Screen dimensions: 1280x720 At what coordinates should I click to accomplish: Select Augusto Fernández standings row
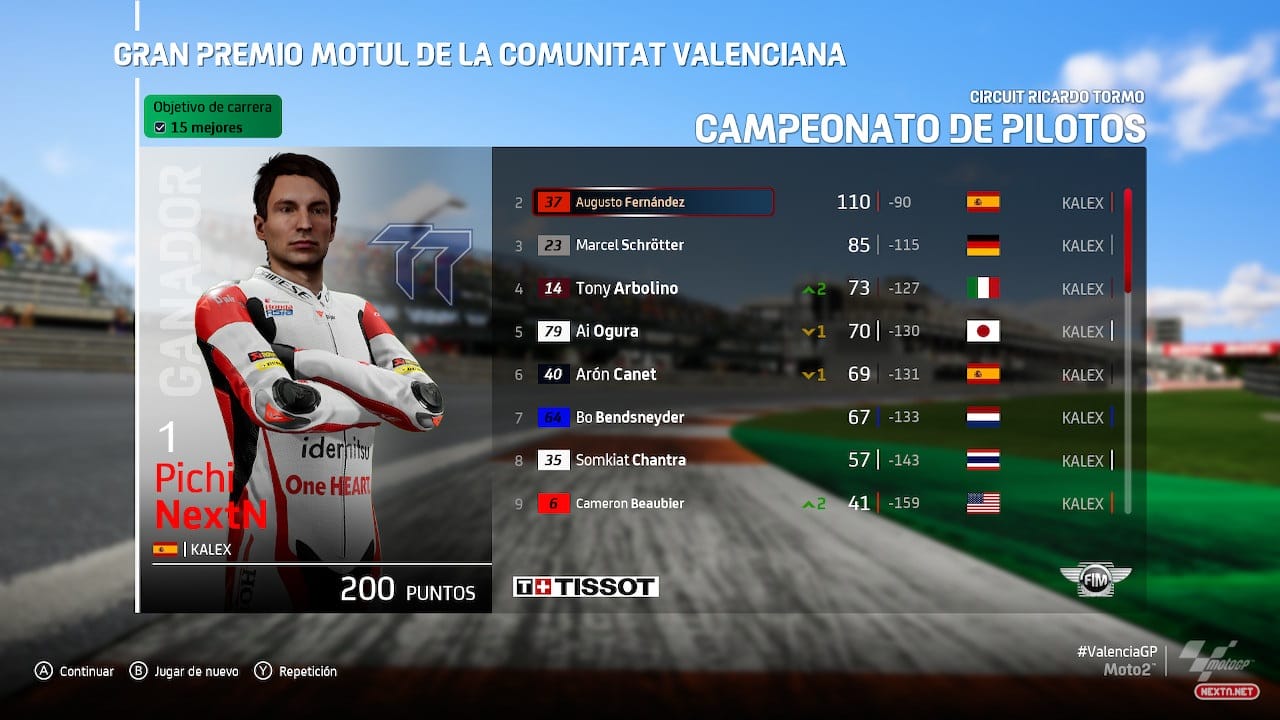pyautogui.click(x=653, y=202)
